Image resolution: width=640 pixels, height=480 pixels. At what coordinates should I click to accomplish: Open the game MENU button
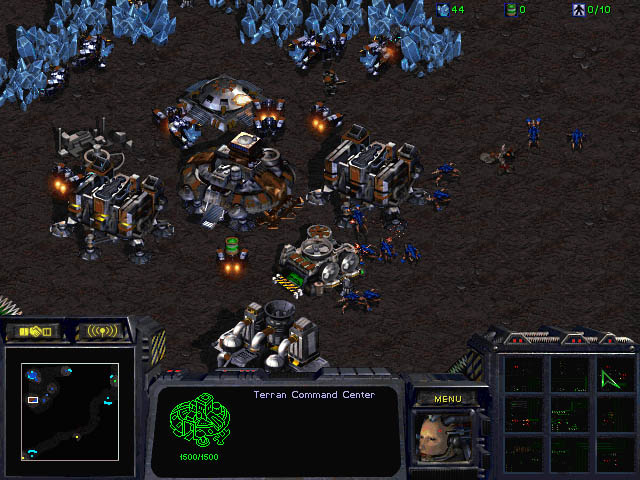click(x=446, y=398)
